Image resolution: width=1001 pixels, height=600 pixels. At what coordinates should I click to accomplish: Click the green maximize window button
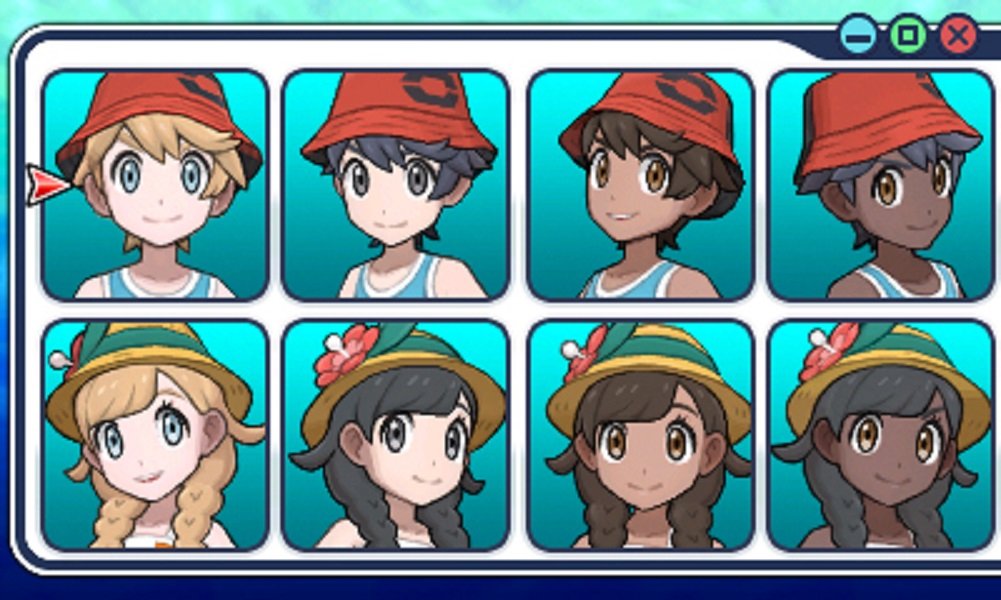tap(908, 37)
